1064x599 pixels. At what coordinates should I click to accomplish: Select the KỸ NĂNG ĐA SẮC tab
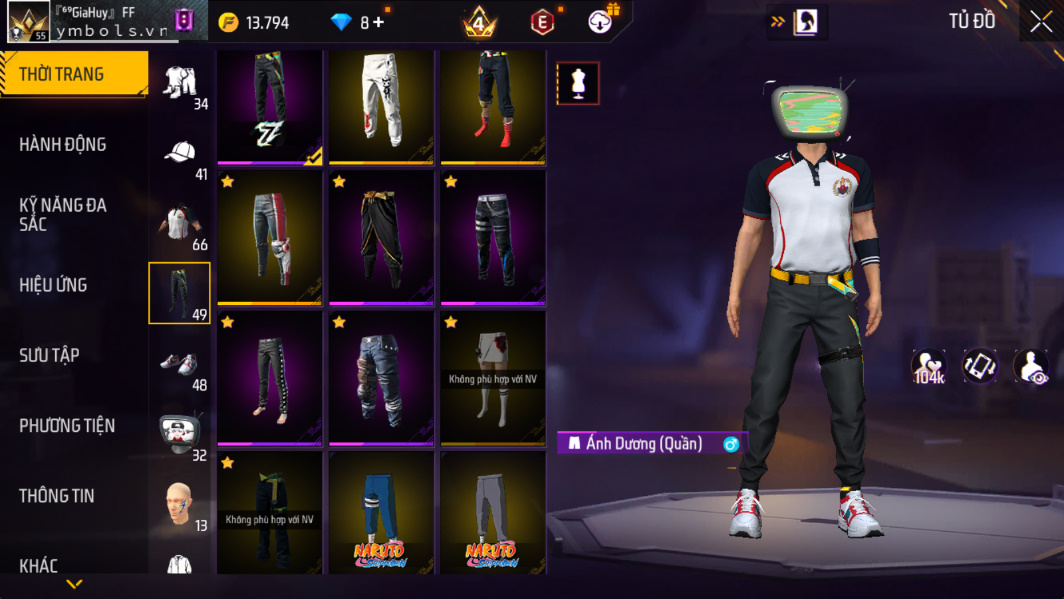tap(63, 214)
